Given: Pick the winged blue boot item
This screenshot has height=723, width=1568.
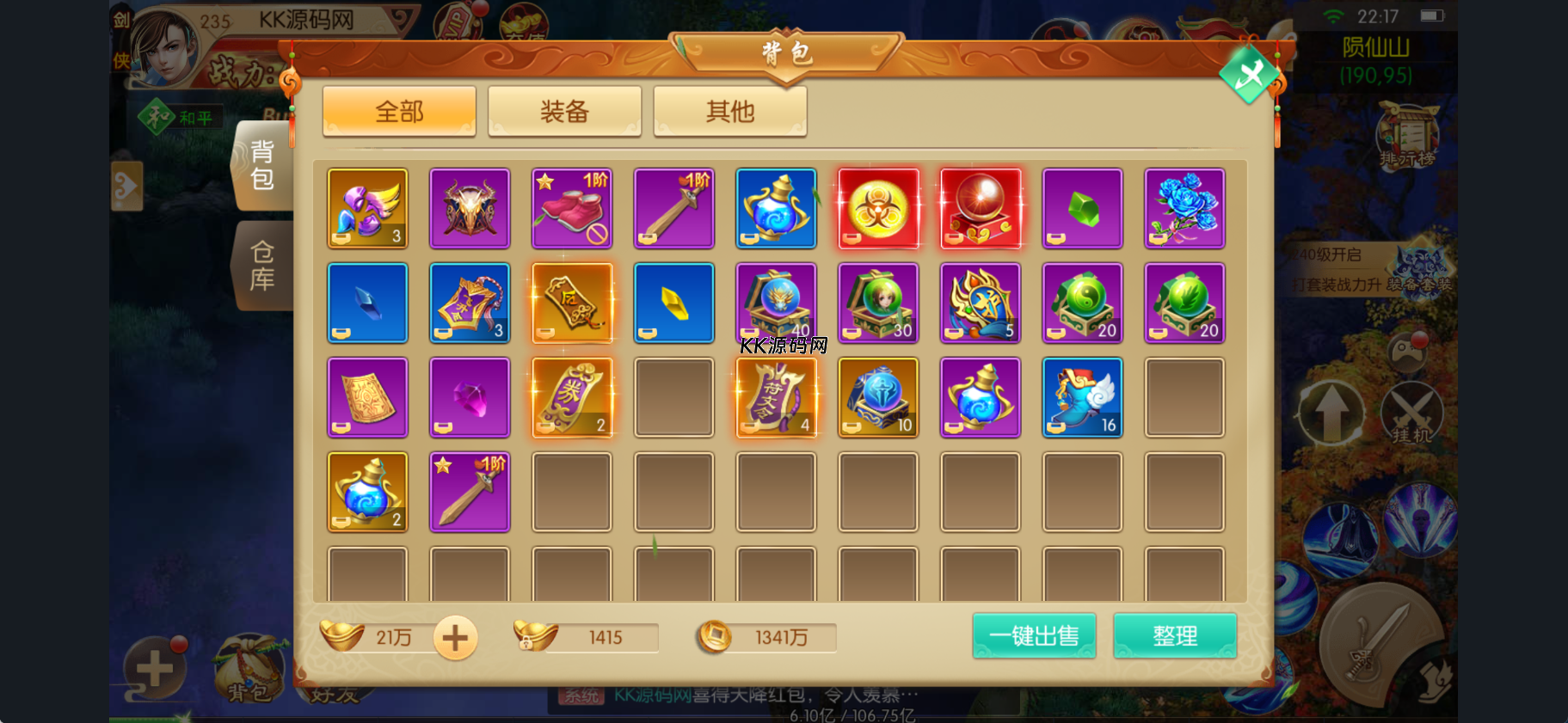Looking at the screenshot, I should pos(1082,398).
